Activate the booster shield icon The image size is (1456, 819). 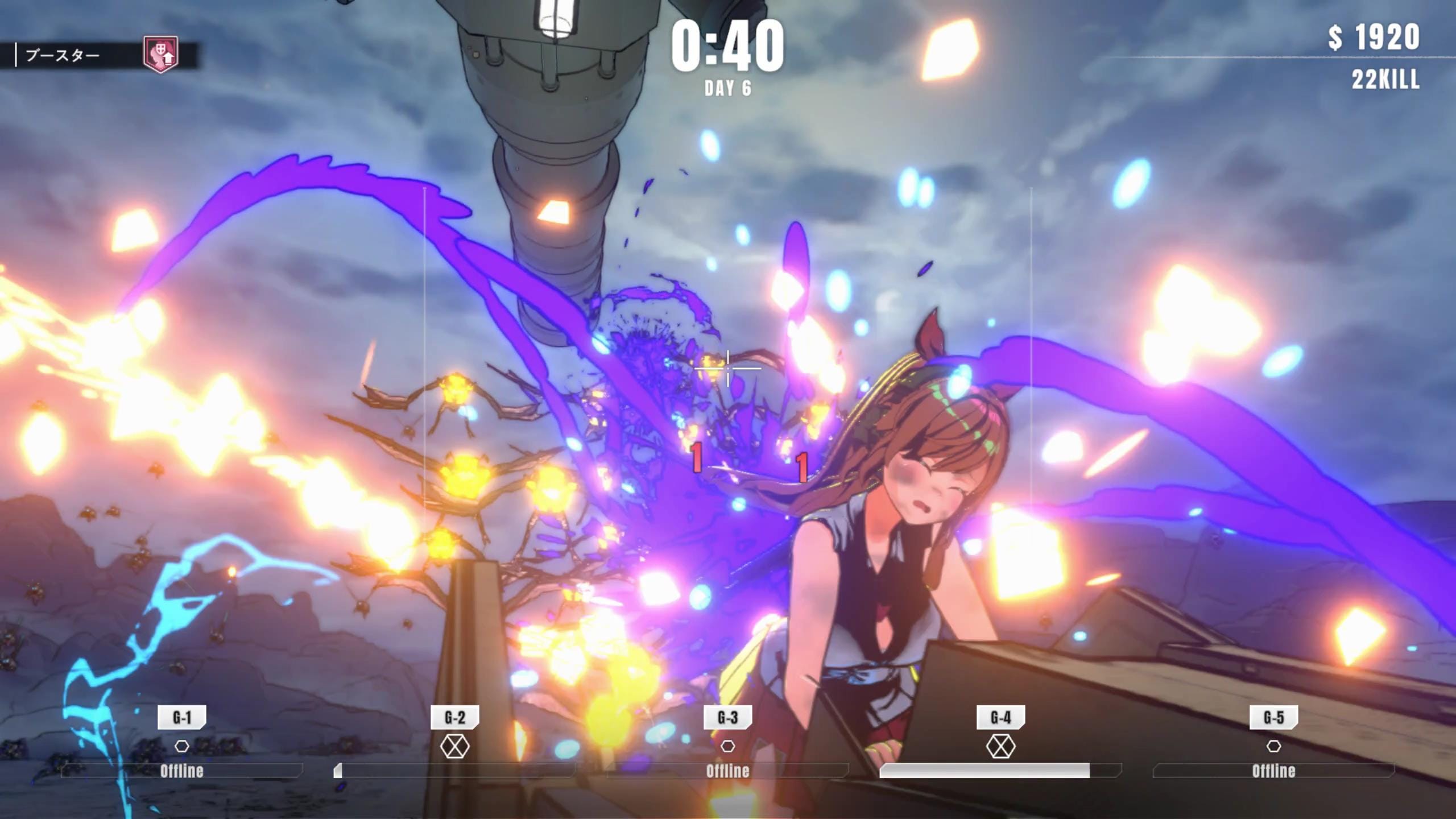160,55
